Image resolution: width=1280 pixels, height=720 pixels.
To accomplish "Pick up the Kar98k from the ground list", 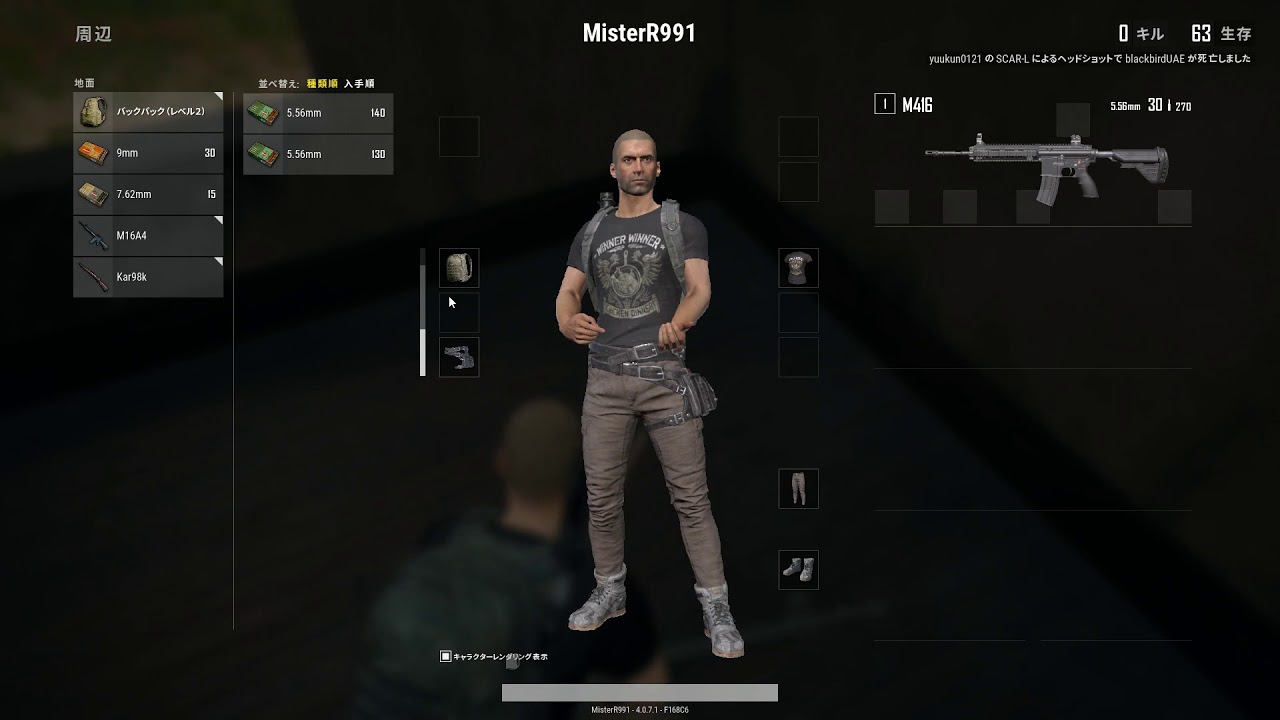I will pyautogui.click(x=147, y=276).
